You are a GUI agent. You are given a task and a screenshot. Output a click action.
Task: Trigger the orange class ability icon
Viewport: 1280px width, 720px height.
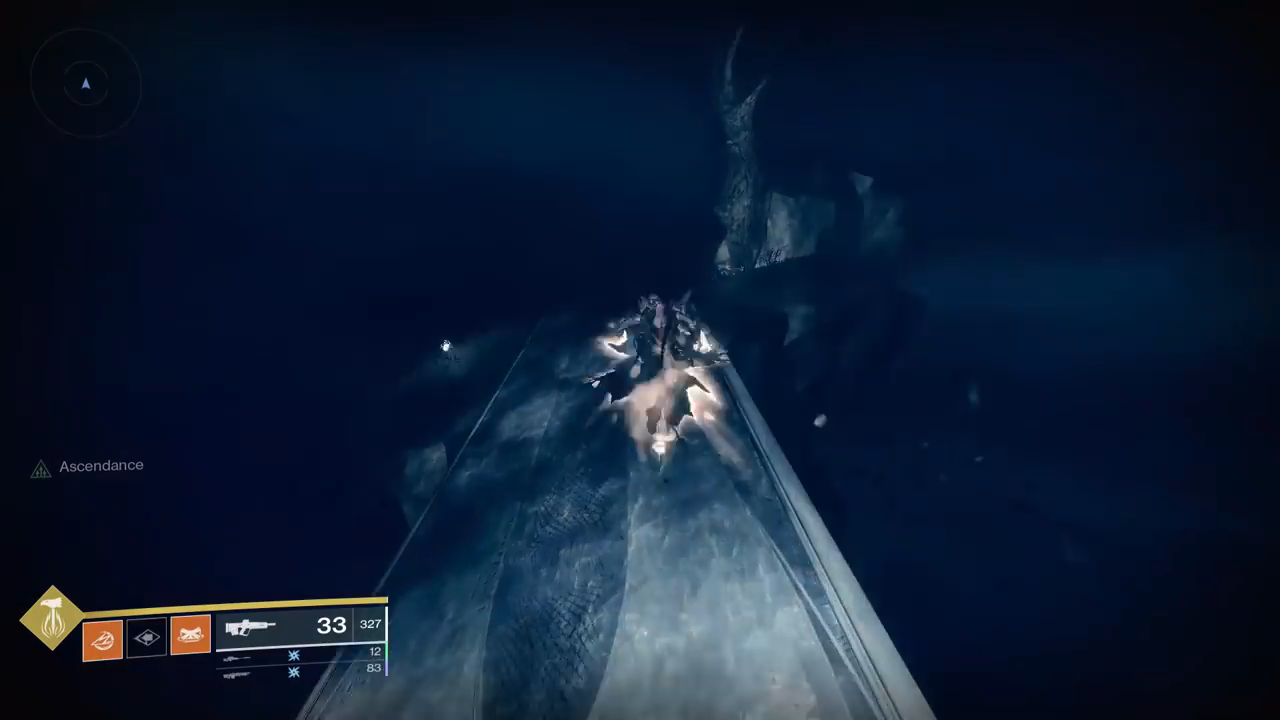(x=190, y=635)
